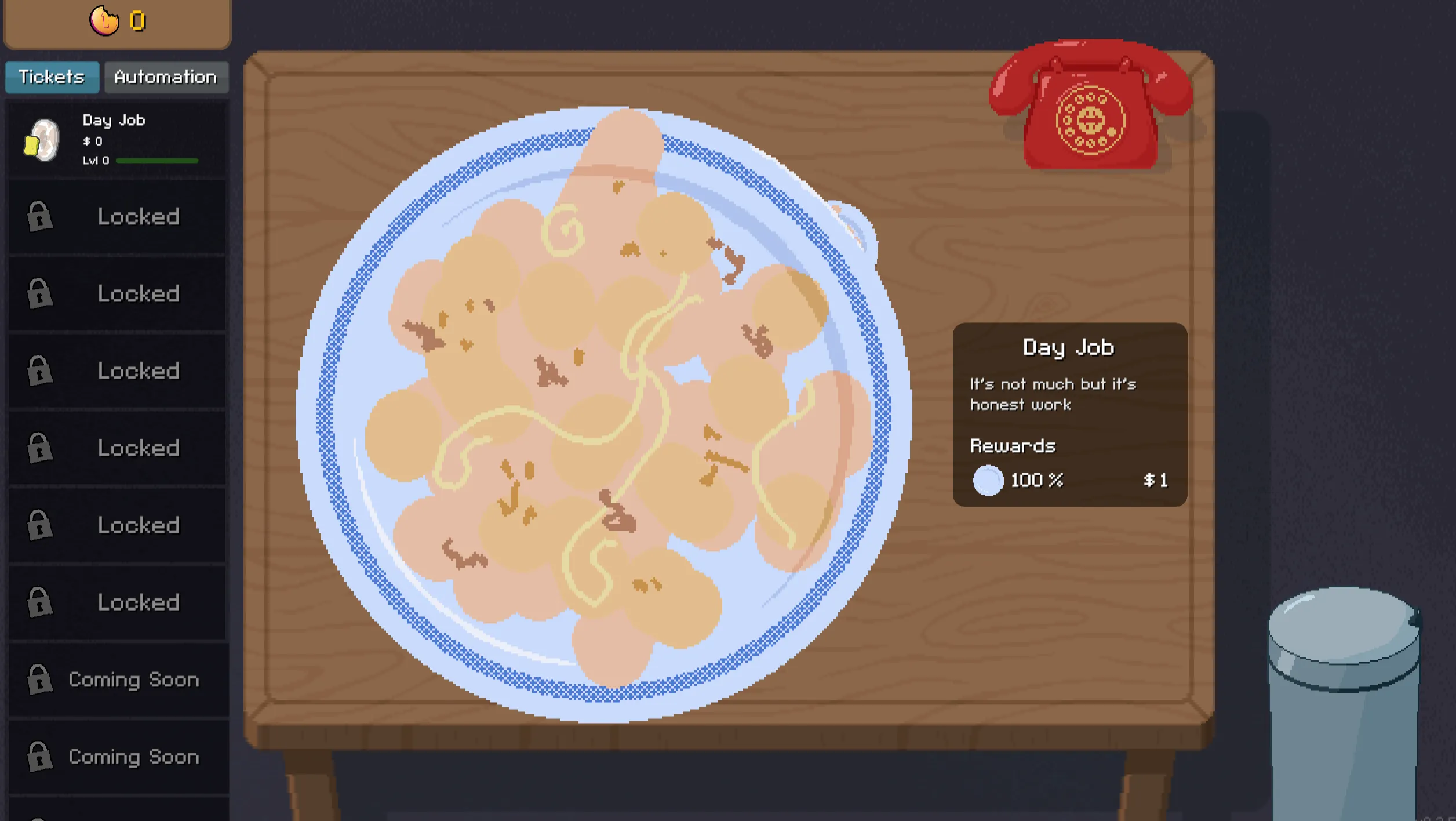Click the Day Job fried-egg icon
Viewport: 1456px width, 821px height.
[42, 139]
